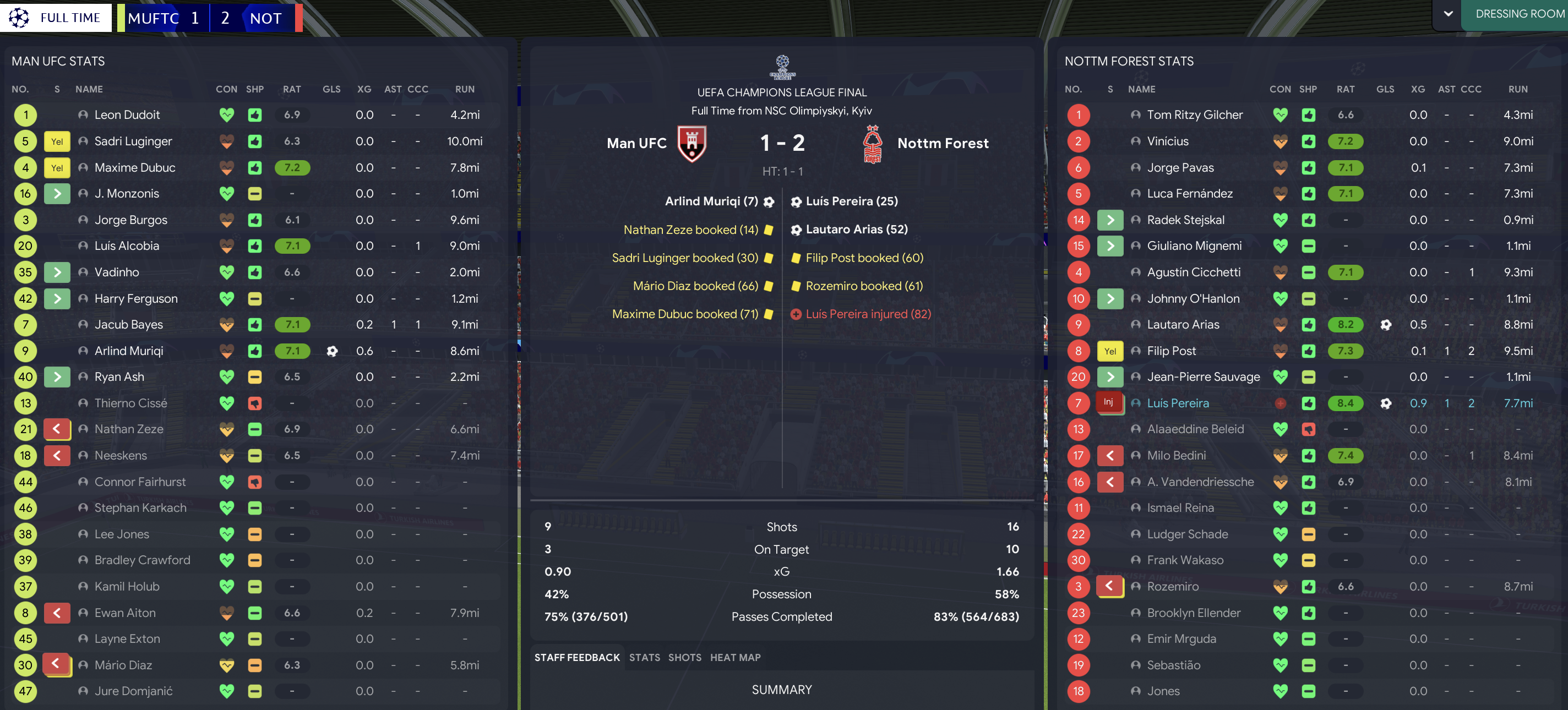The height and width of the screenshot is (710, 1568).
Task: Show the Heat Map tab
Action: coord(734,657)
